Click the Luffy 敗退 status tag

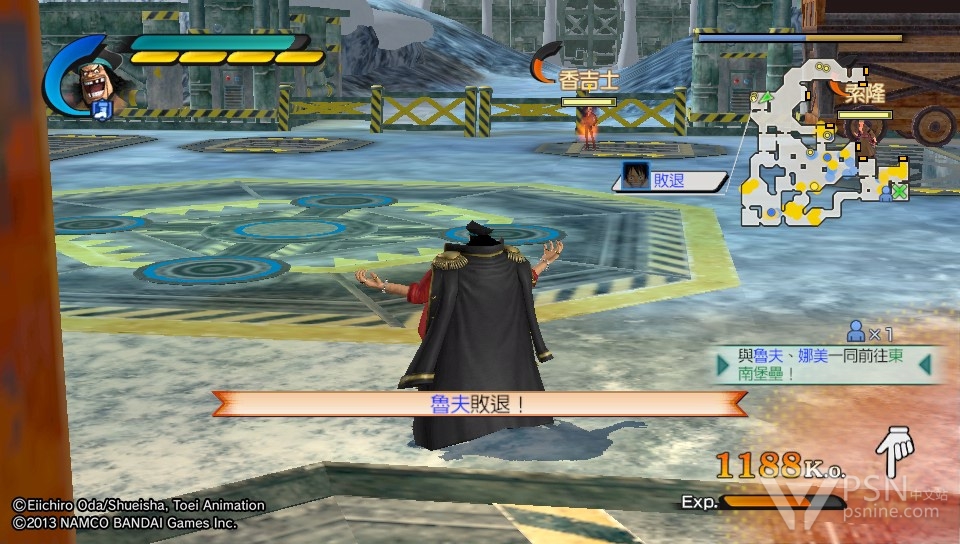click(672, 180)
